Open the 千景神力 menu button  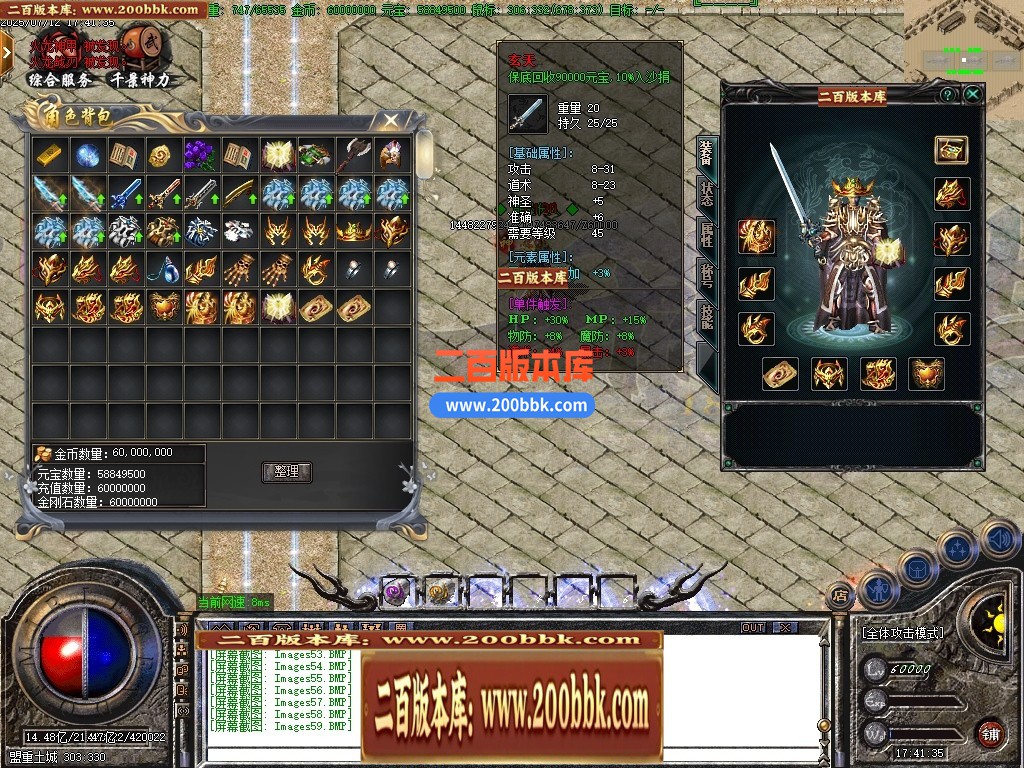point(140,80)
